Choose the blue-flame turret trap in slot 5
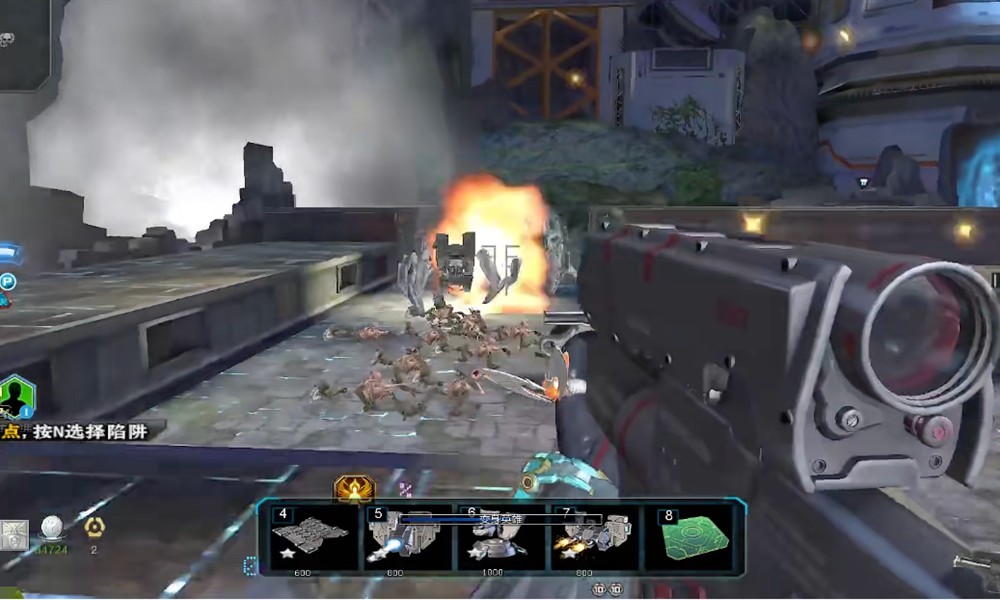 coord(406,538)
